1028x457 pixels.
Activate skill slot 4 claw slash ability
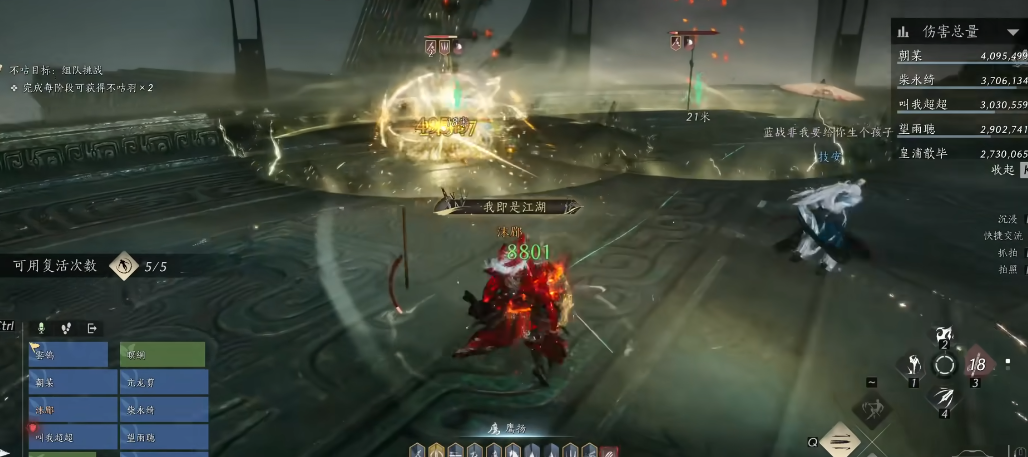[944, 398]
